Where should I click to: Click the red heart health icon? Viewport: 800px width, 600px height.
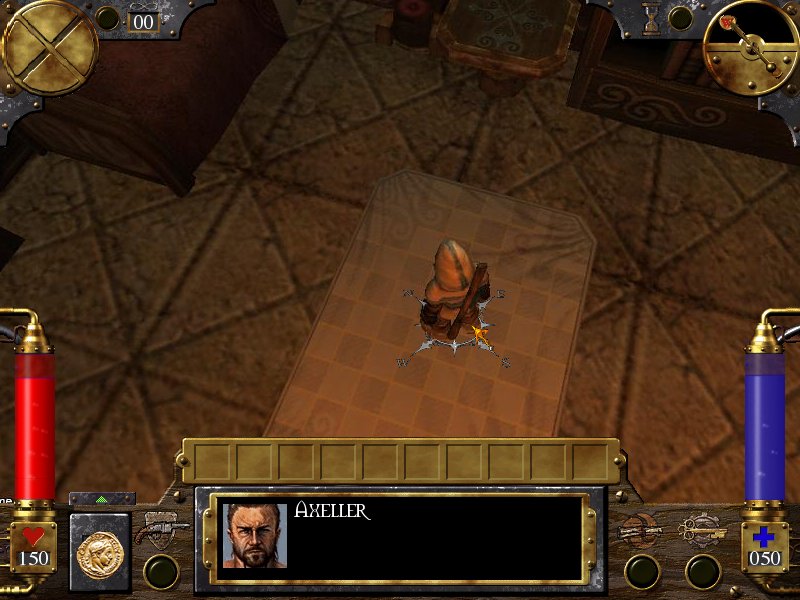point(33,537)
